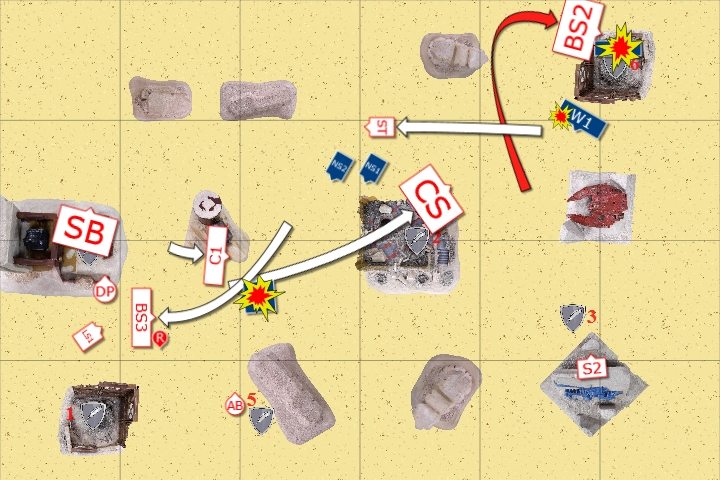Choose the S2 unit token

pos(592,368)
